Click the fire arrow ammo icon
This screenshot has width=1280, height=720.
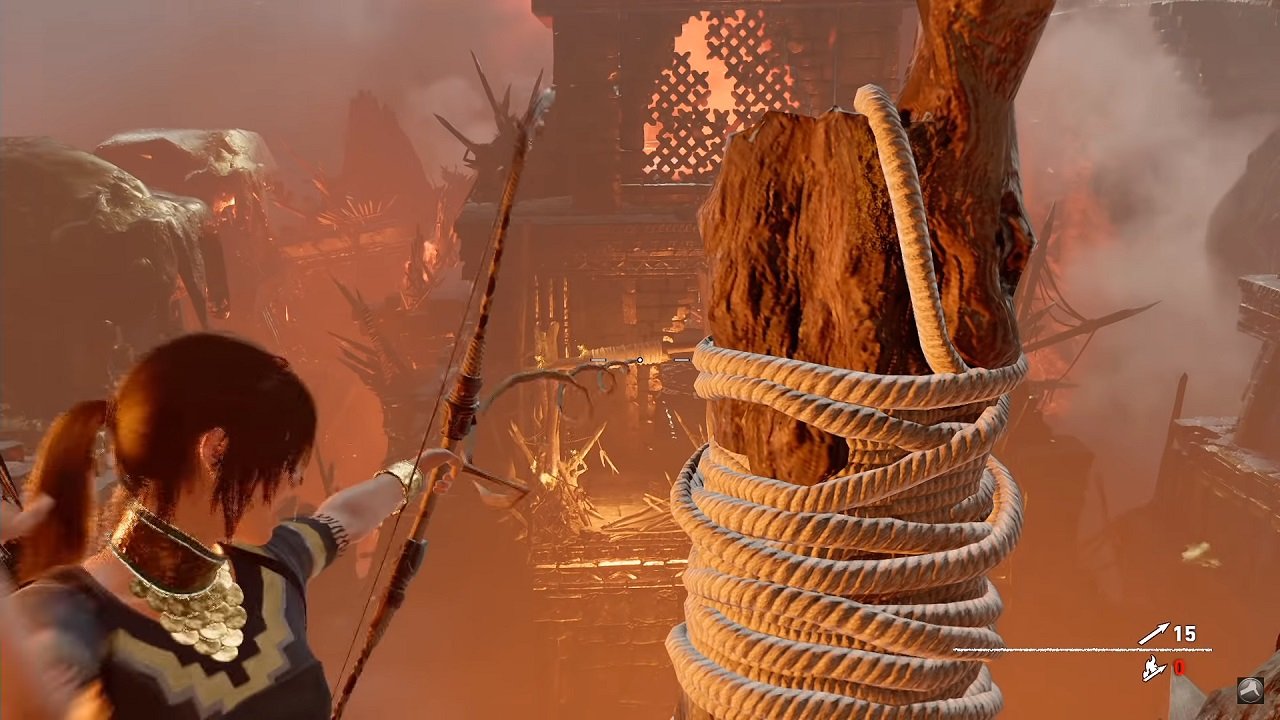1152,670
